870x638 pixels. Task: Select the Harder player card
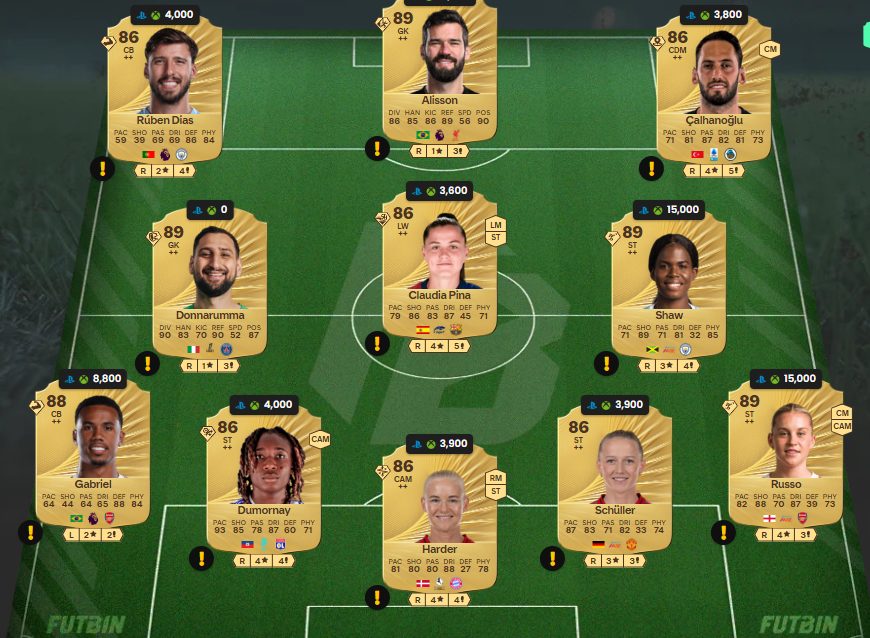click(x=439, y=520)
